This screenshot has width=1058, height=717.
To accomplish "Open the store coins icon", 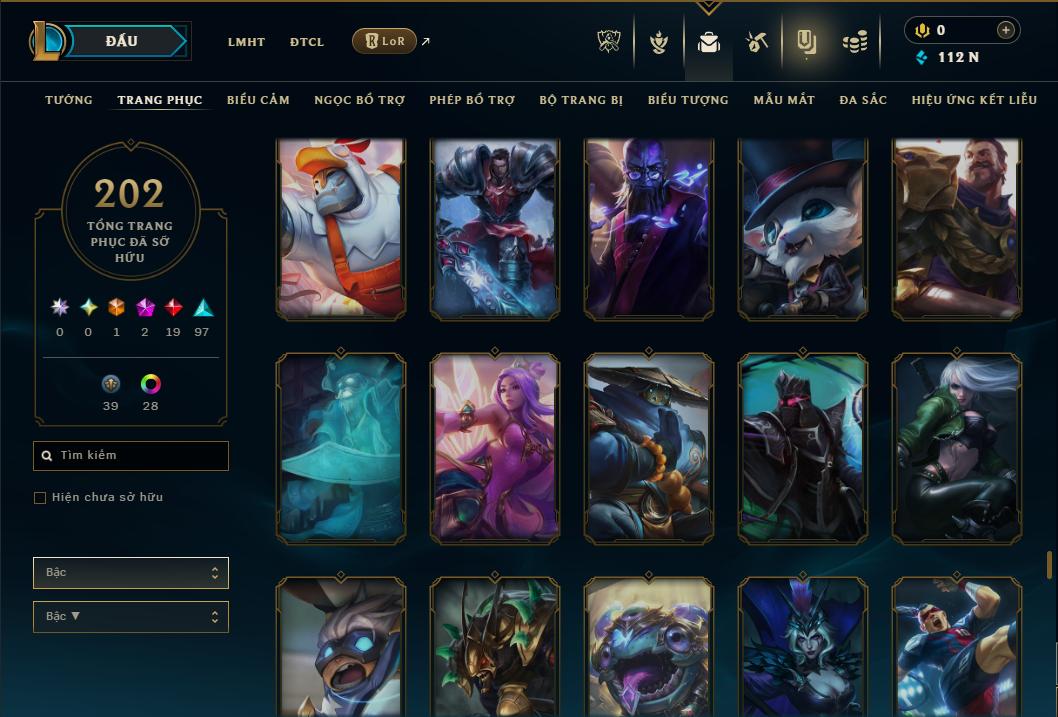I will click(x=853, y=42).
